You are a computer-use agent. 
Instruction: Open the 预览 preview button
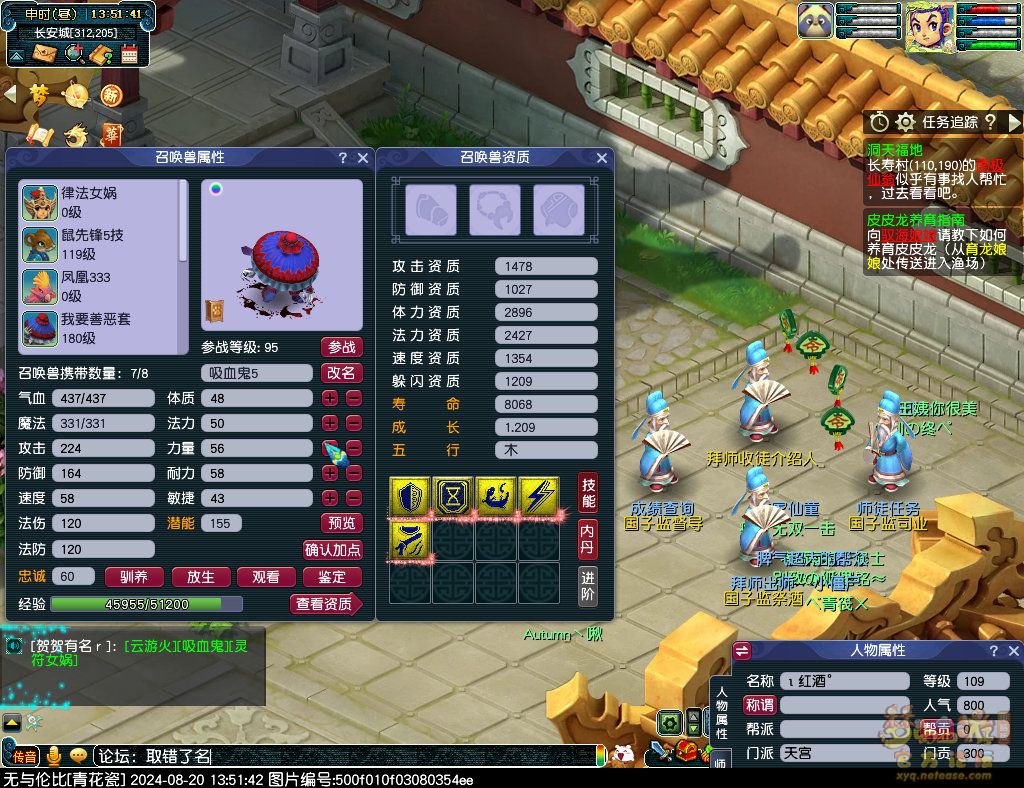coord(341,523)
